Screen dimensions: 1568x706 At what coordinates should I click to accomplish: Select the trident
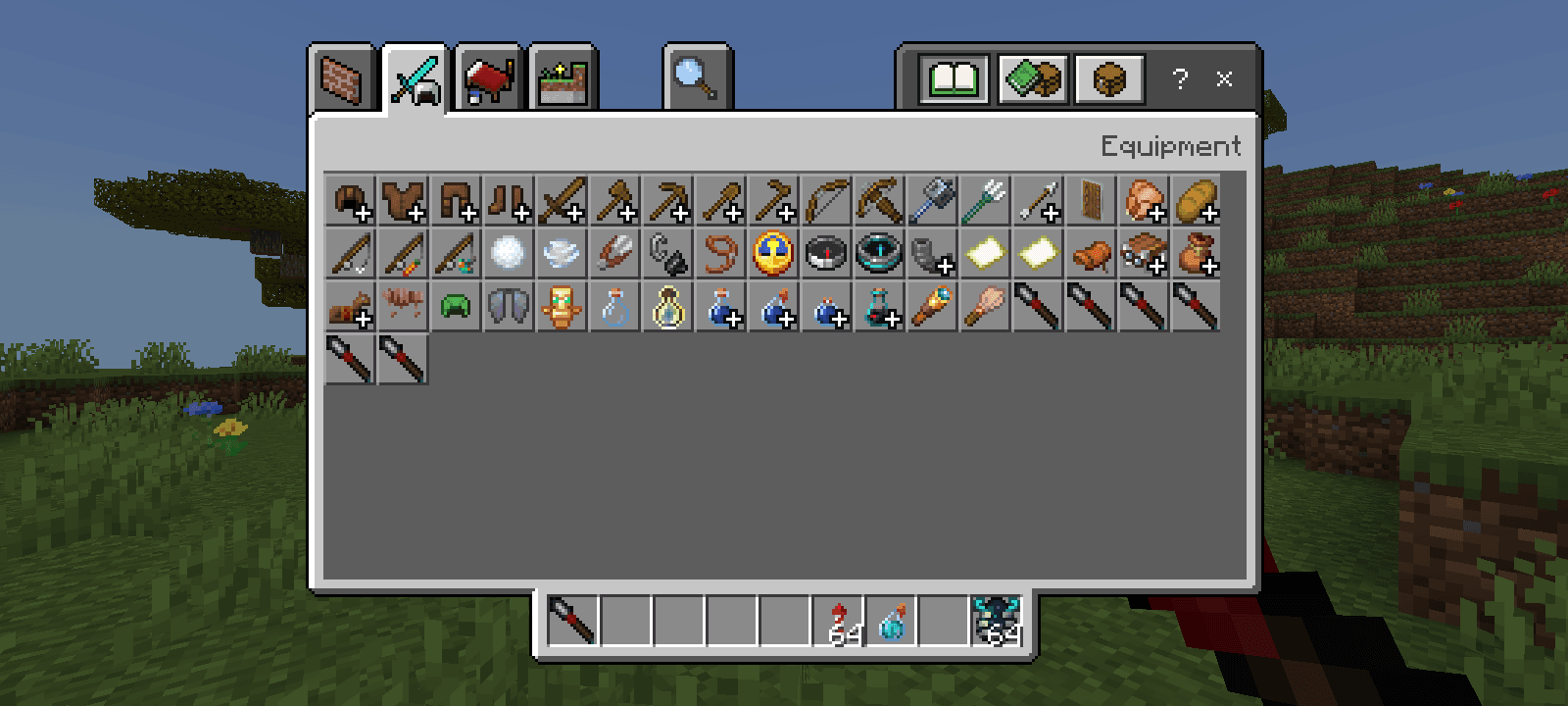pyautogui.click(x=985, y=201)
